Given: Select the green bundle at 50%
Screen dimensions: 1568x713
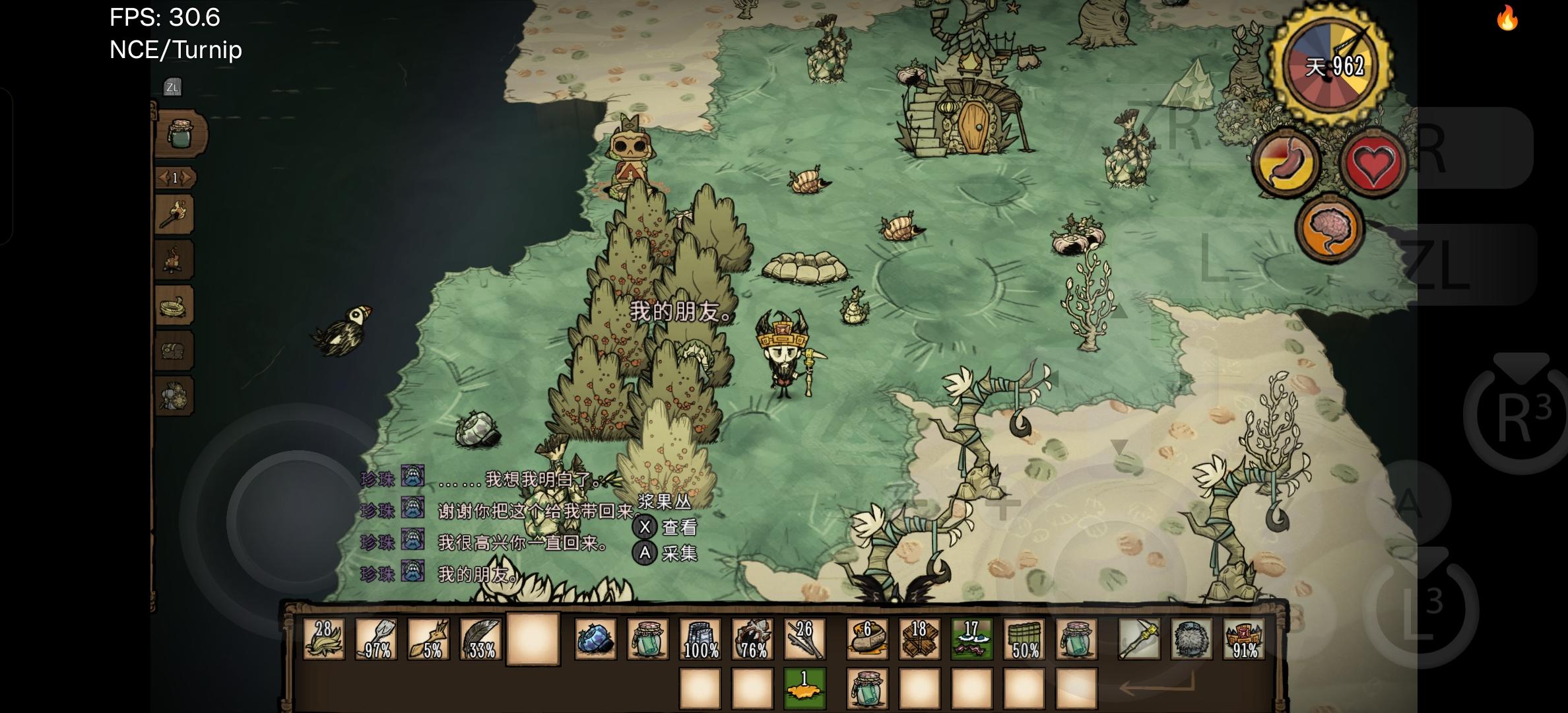Looking at the screenshot, I should [x=1024, y=639].
